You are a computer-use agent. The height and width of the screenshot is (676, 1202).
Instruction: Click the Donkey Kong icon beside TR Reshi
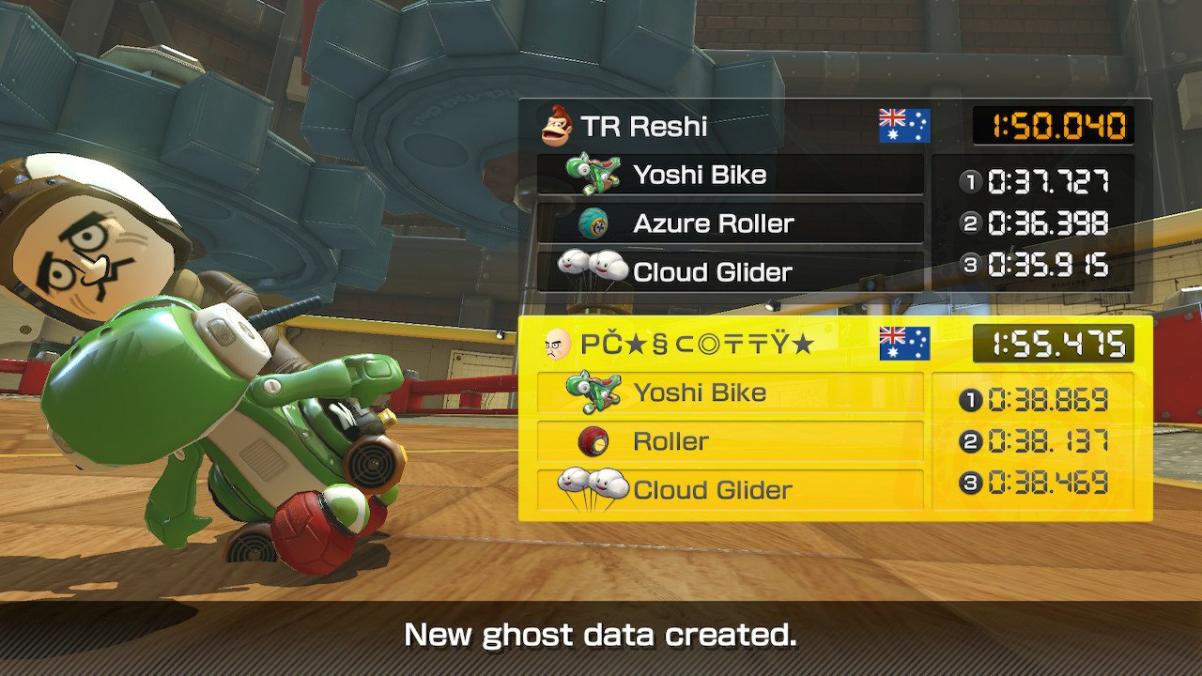pyautogui.click(x=556, y=126)
